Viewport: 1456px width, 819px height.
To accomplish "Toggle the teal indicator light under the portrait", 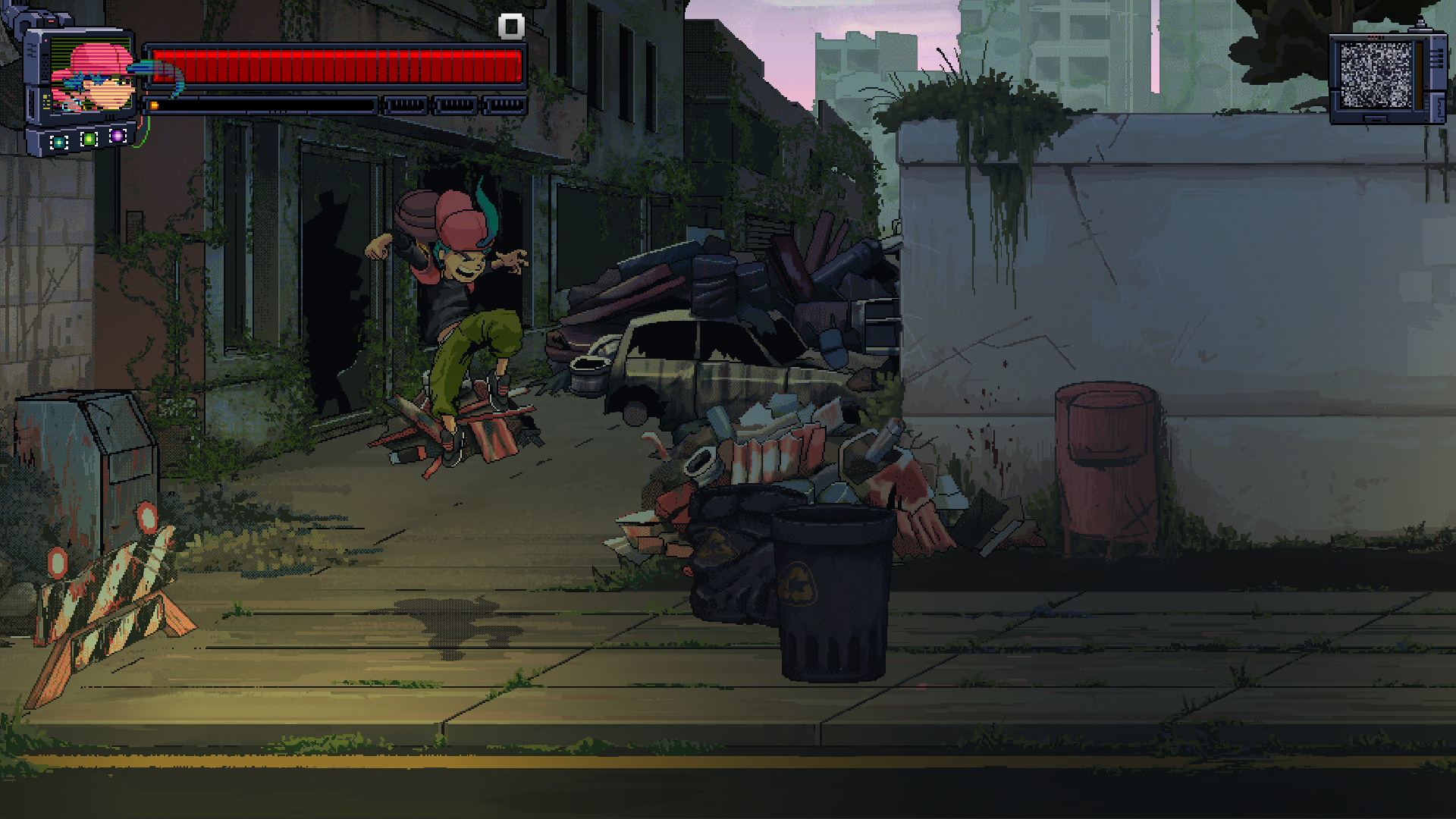I will click(59, 141).
